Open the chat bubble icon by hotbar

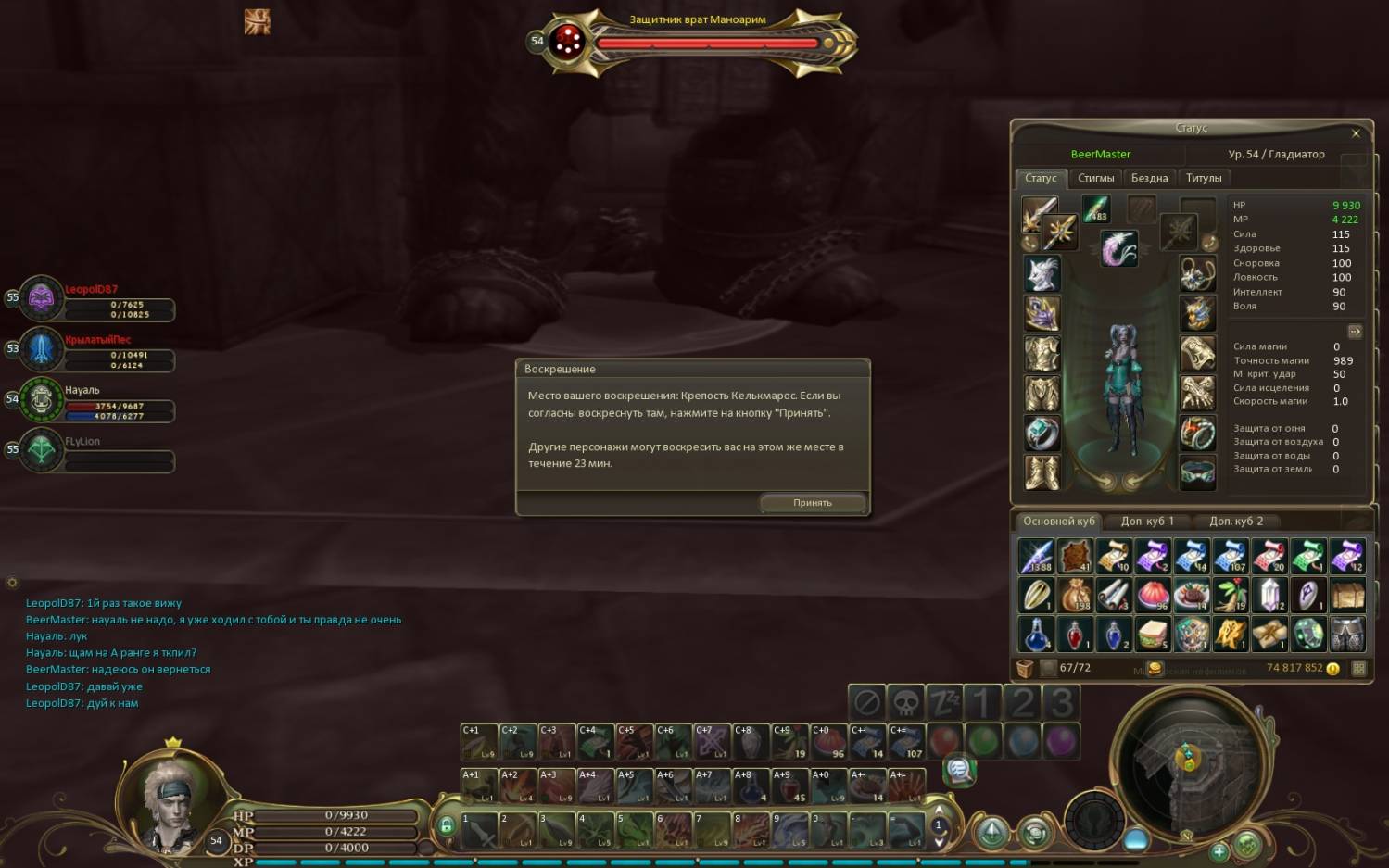tap(959, 770)
